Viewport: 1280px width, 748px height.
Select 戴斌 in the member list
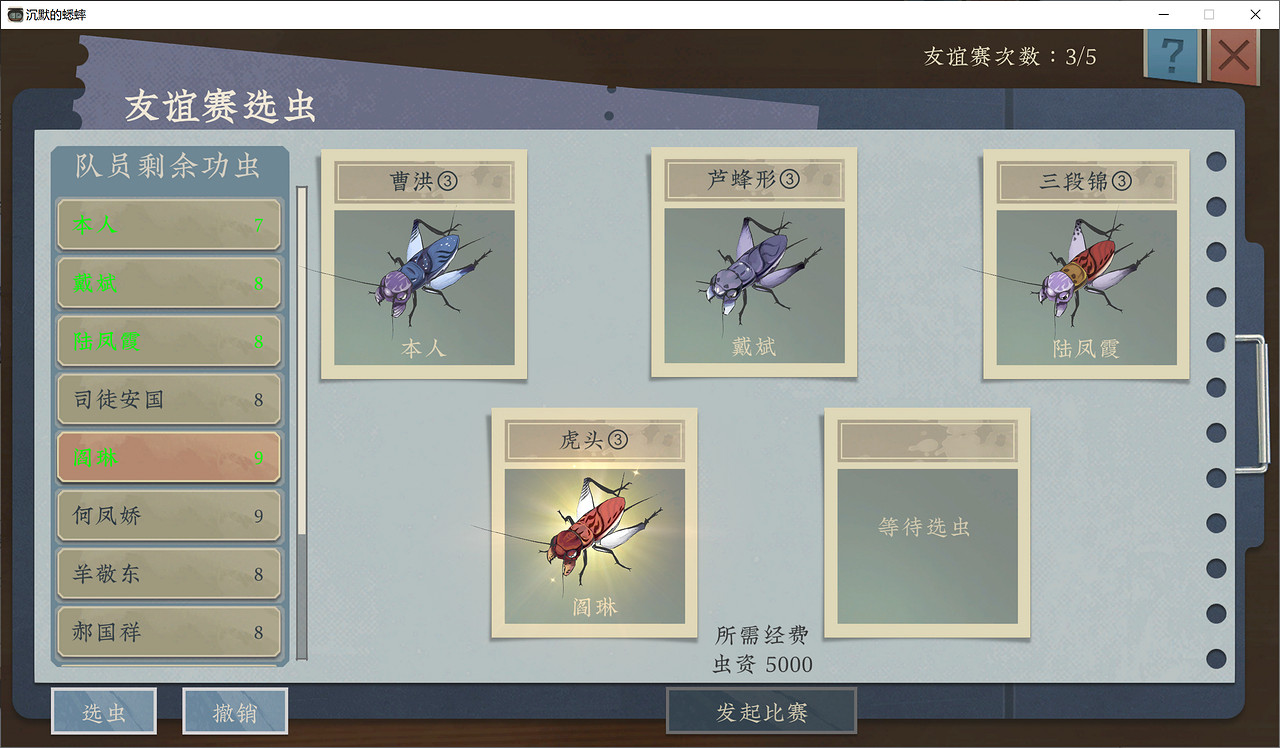(168, 283)
